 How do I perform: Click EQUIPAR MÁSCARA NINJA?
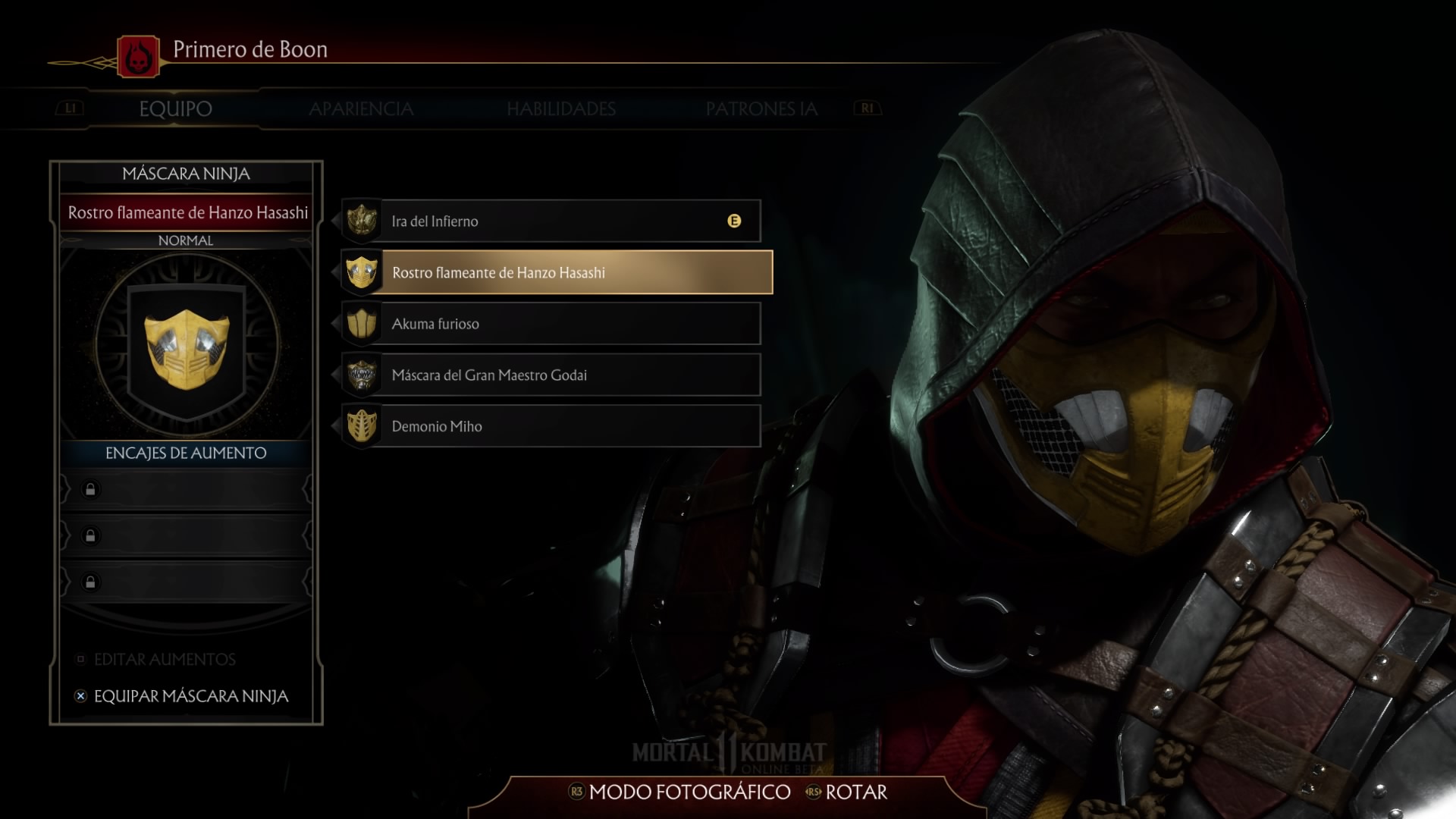pyautogui.click(x=190, y=696)
